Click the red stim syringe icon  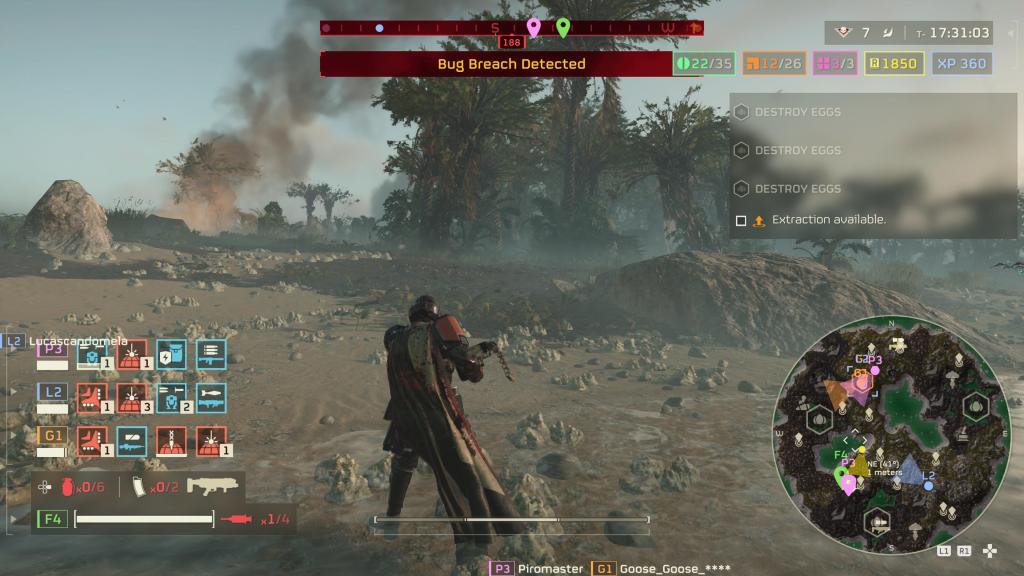coord(238,519)
